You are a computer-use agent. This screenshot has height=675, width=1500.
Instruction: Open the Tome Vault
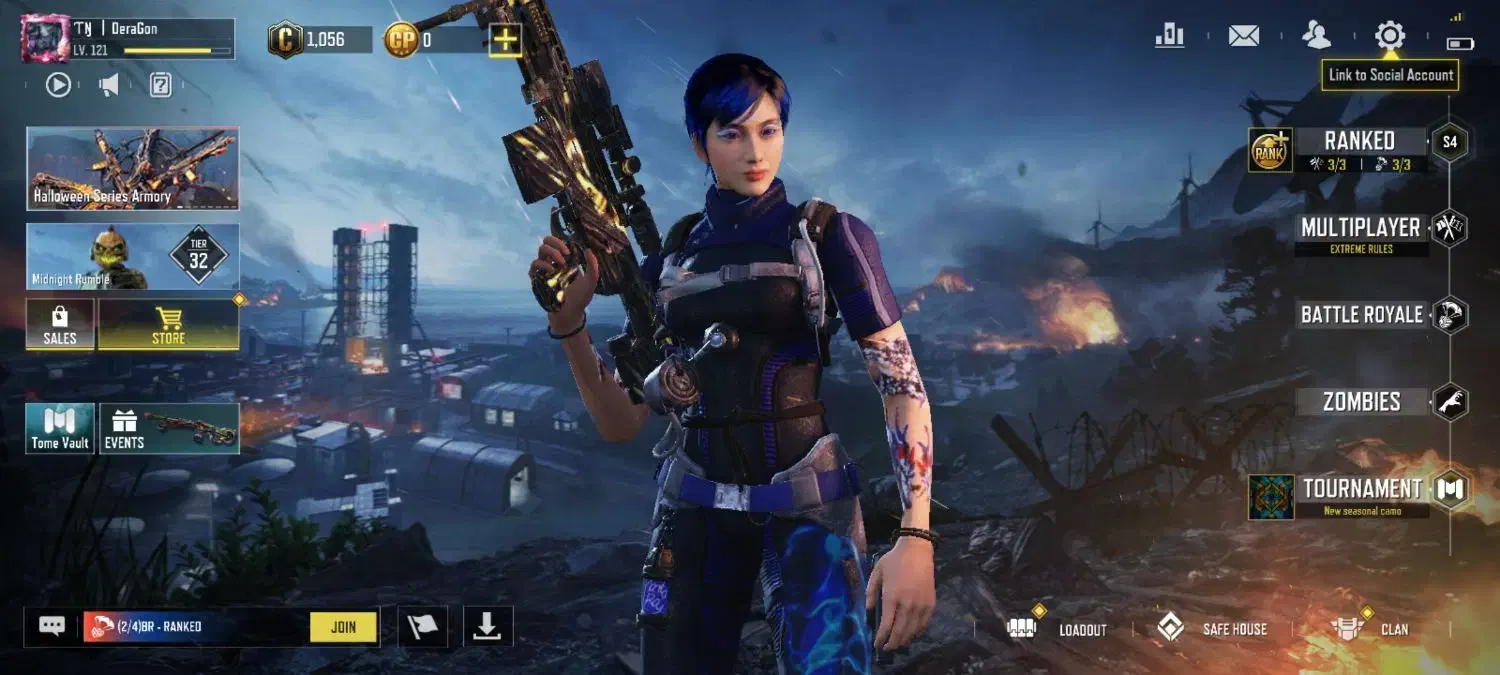click(x=60, y=429)
